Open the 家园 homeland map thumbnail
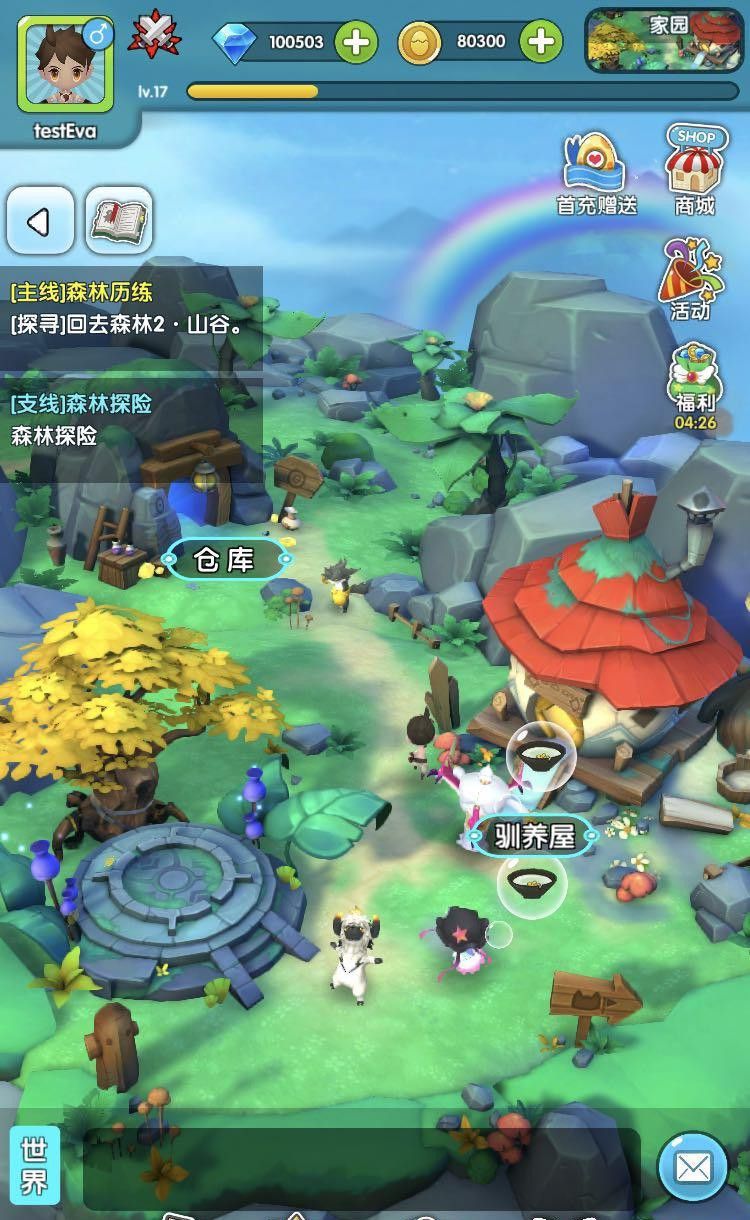This screenshot has width=750, height=1220. pos(663,41)
